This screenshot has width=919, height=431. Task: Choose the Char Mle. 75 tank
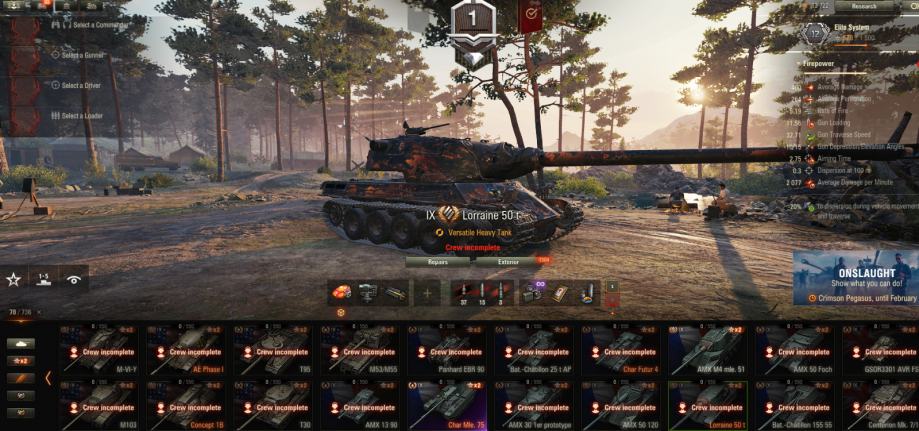coord(449,404)
